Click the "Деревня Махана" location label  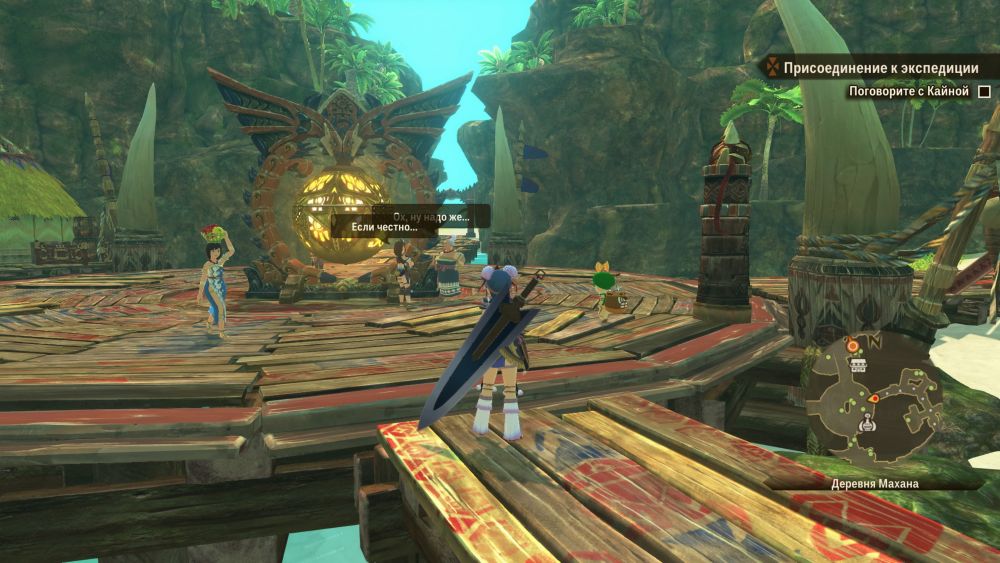coord(875,483)
